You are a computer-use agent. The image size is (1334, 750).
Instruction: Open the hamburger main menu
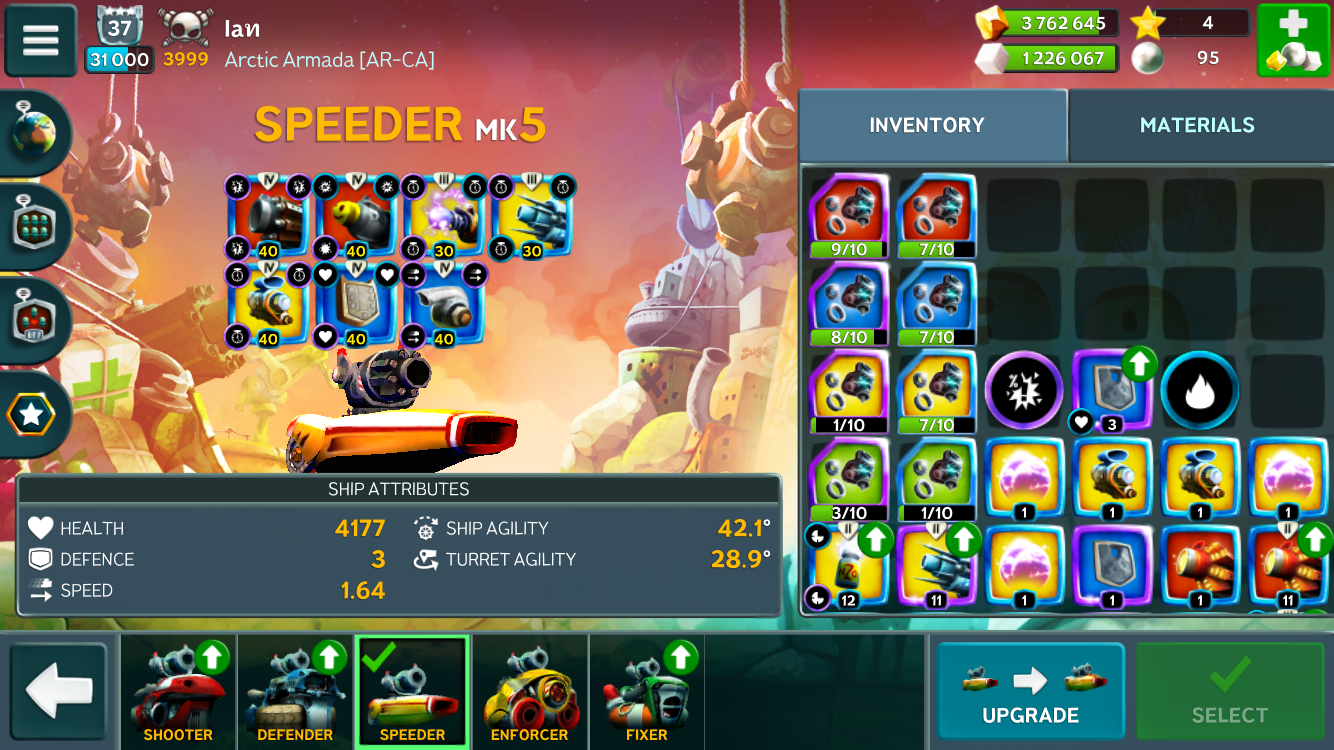(41, 40)
